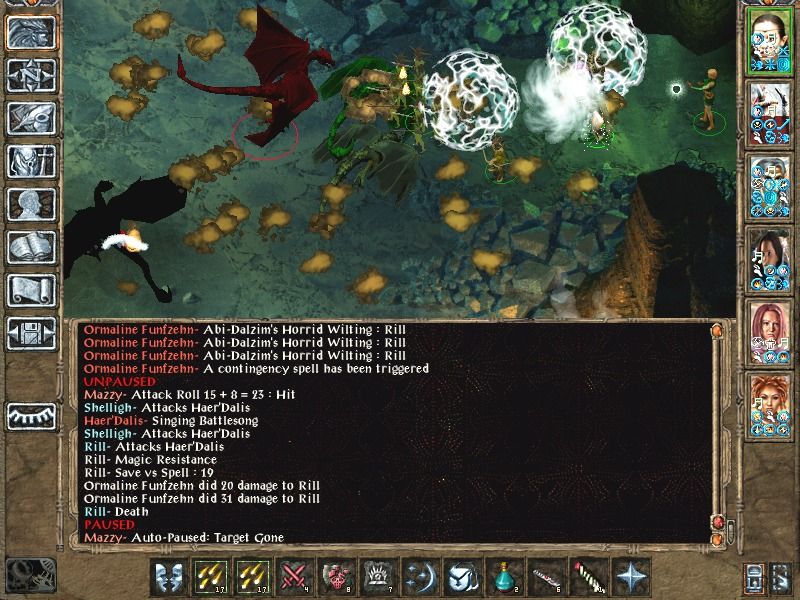The image size is (800, 600).
Task: Toggle pause with the clock in the corner
Action: (x=28, y=575)
